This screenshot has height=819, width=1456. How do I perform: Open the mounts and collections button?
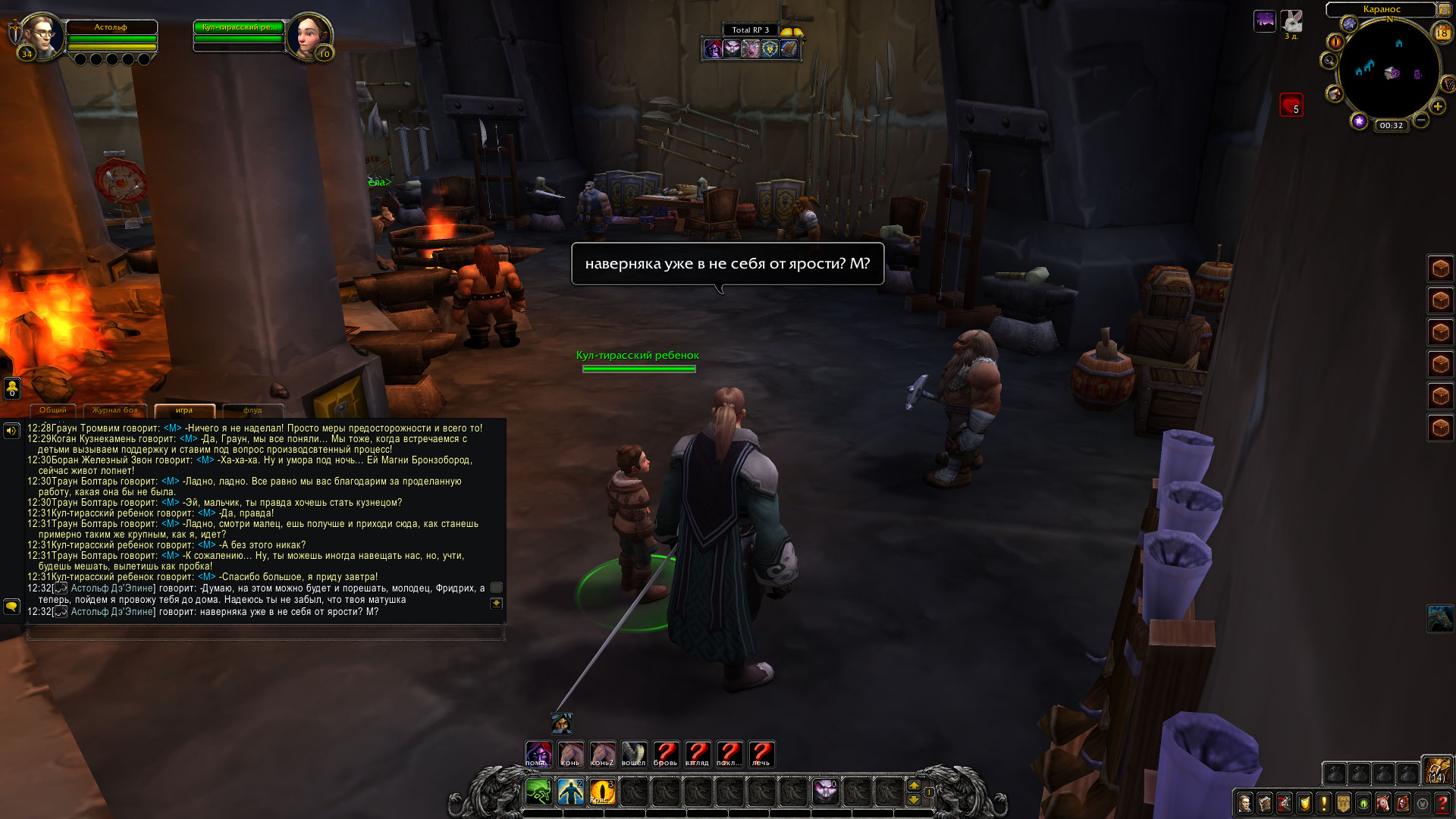pos(1382,803)
